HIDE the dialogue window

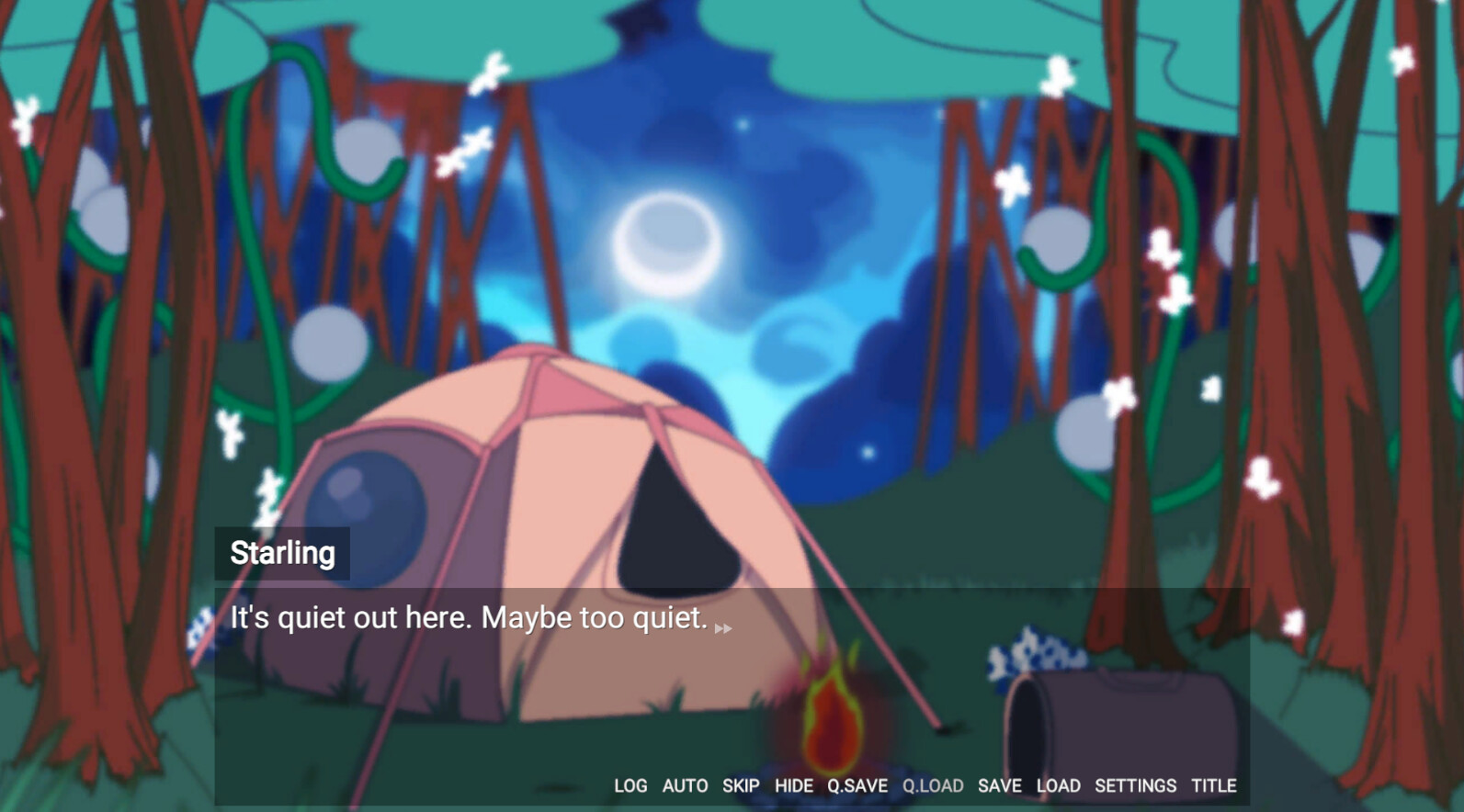coord(793,786)
